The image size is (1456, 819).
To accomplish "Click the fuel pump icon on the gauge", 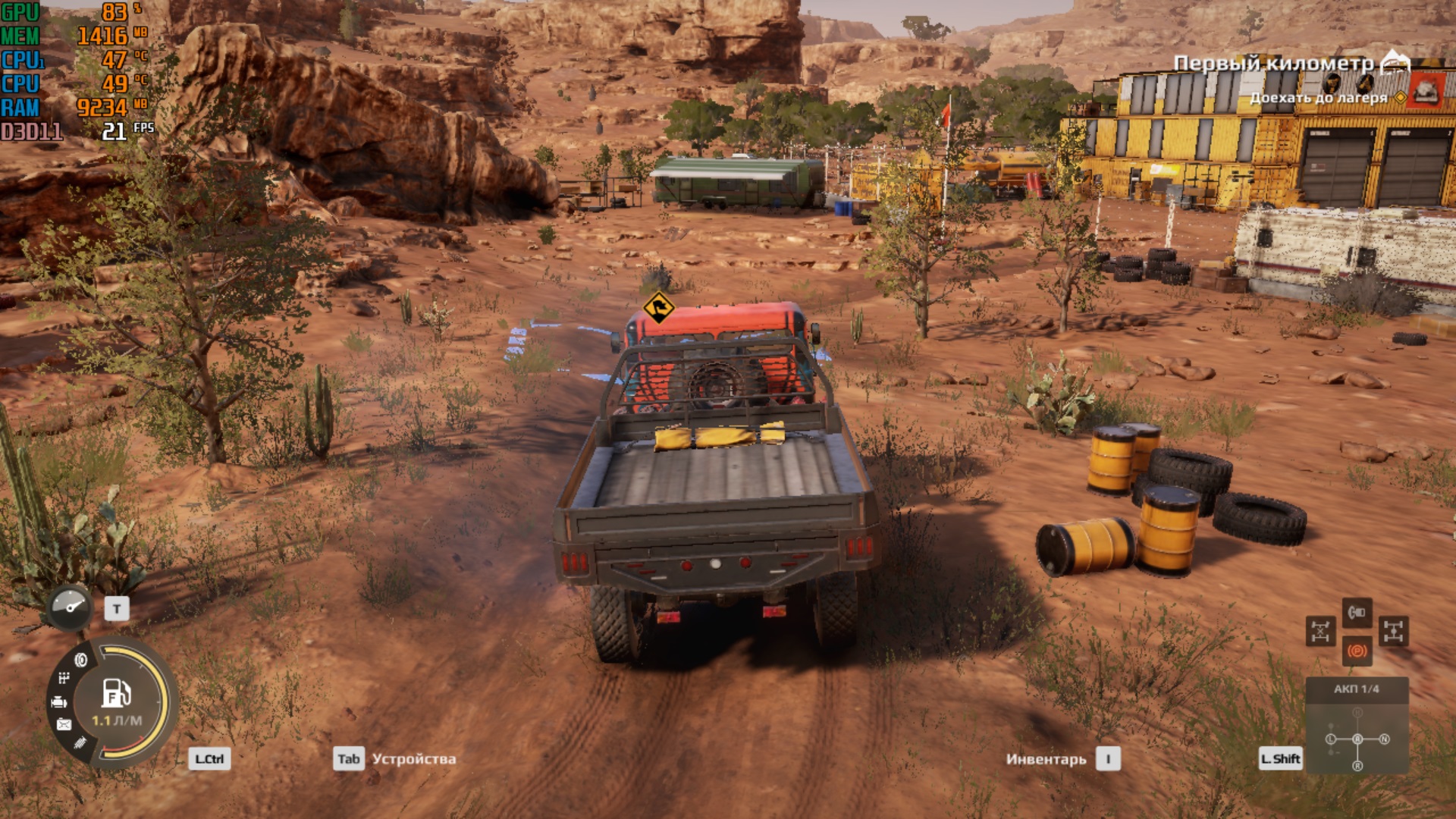I will click(117, 693).
